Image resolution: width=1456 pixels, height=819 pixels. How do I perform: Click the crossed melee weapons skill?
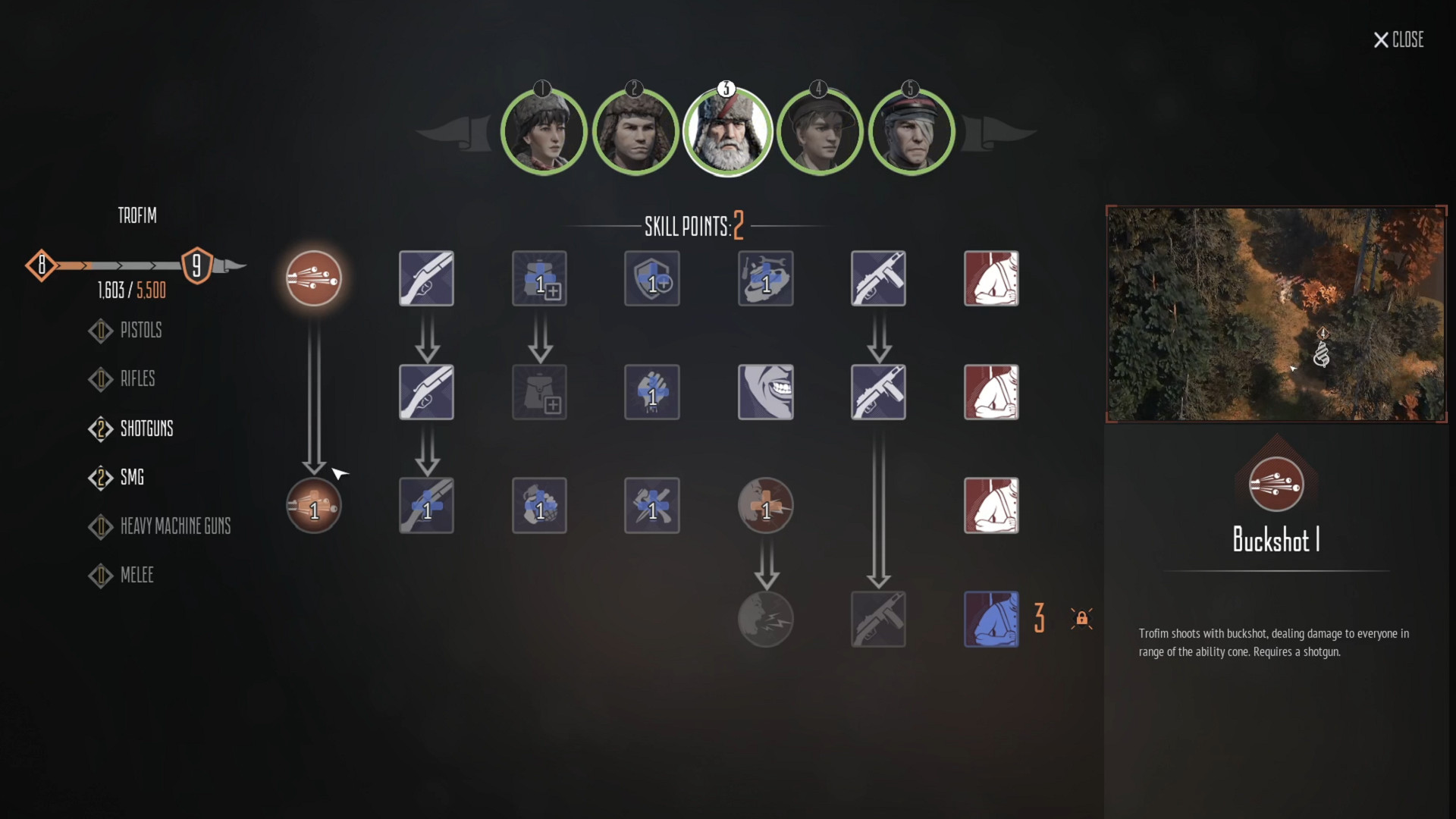652,505
